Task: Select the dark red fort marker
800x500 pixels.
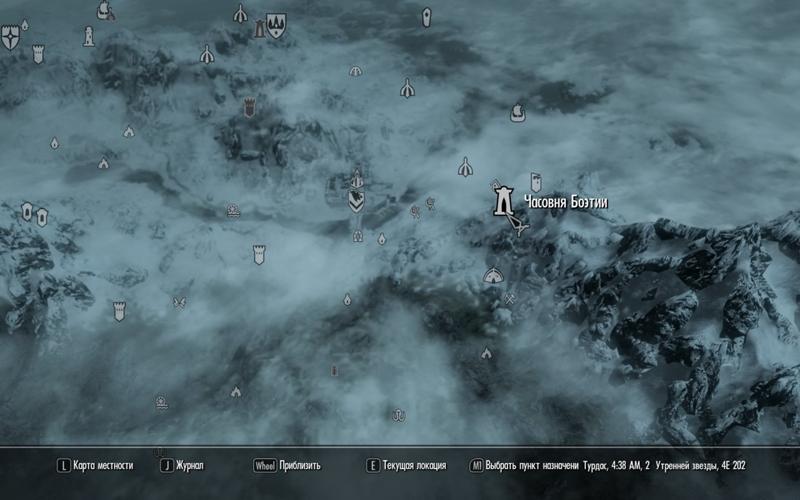Action: [x=249, y=105]
